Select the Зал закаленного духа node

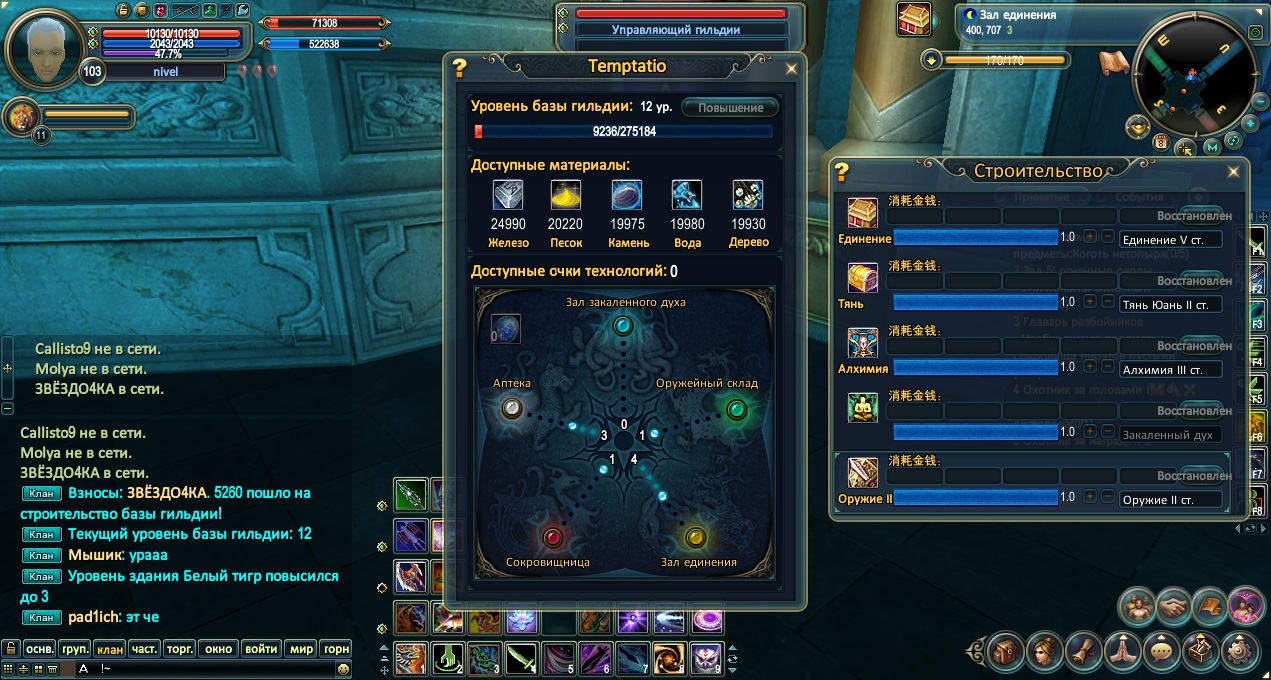623,325
